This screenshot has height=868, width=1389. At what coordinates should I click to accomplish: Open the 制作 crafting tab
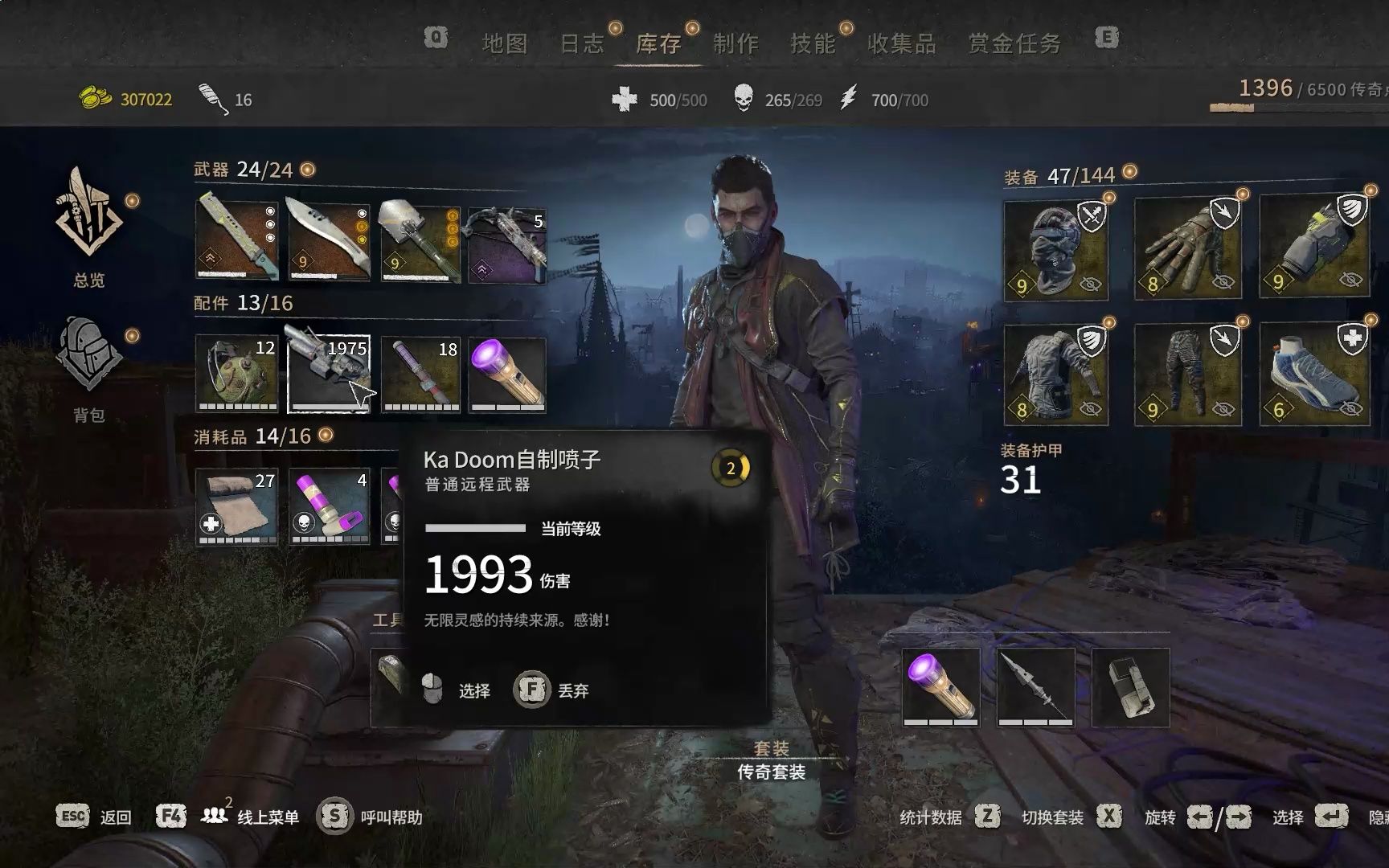735,43
